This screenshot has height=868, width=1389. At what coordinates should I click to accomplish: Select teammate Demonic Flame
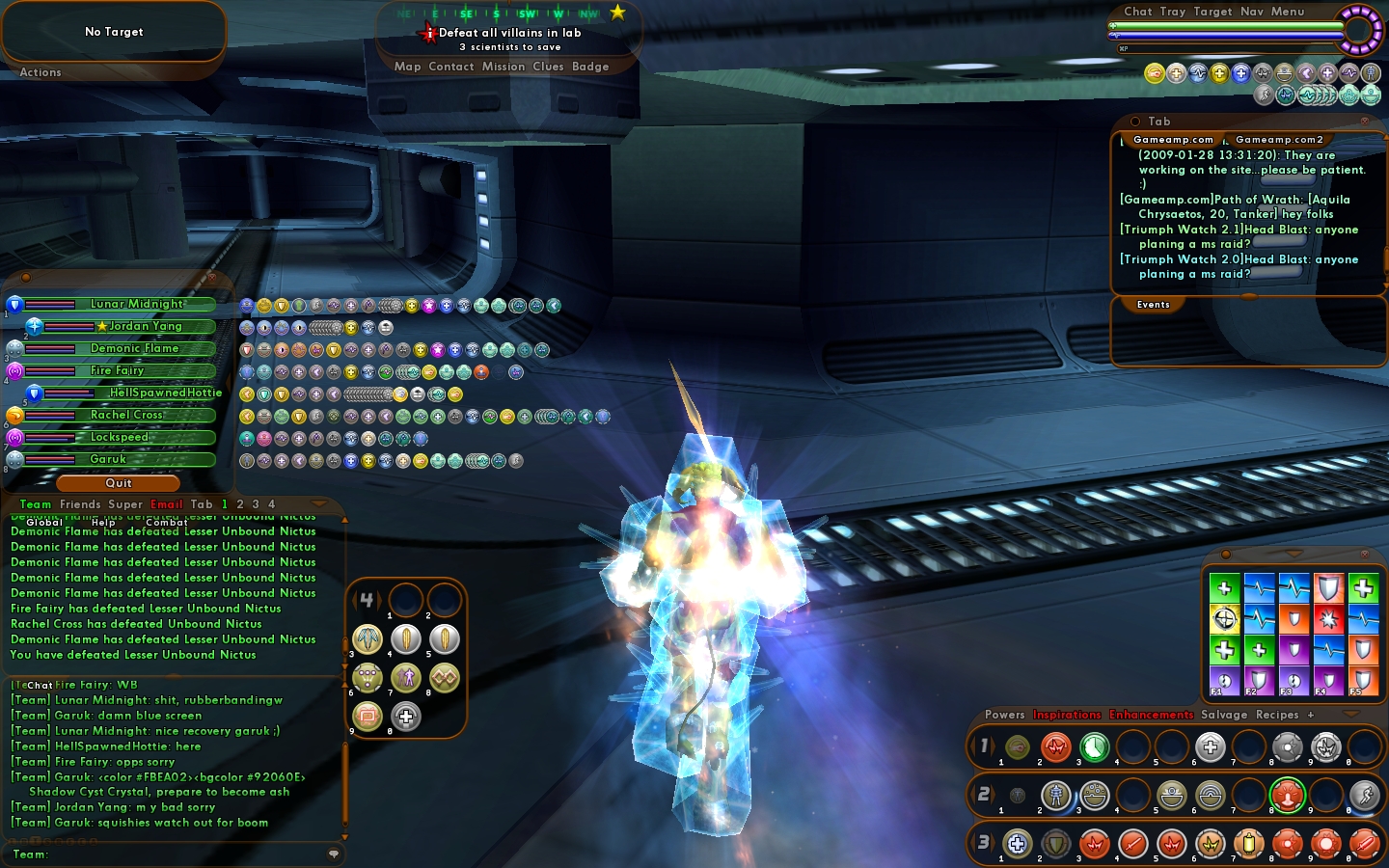[x=134, y=348]
